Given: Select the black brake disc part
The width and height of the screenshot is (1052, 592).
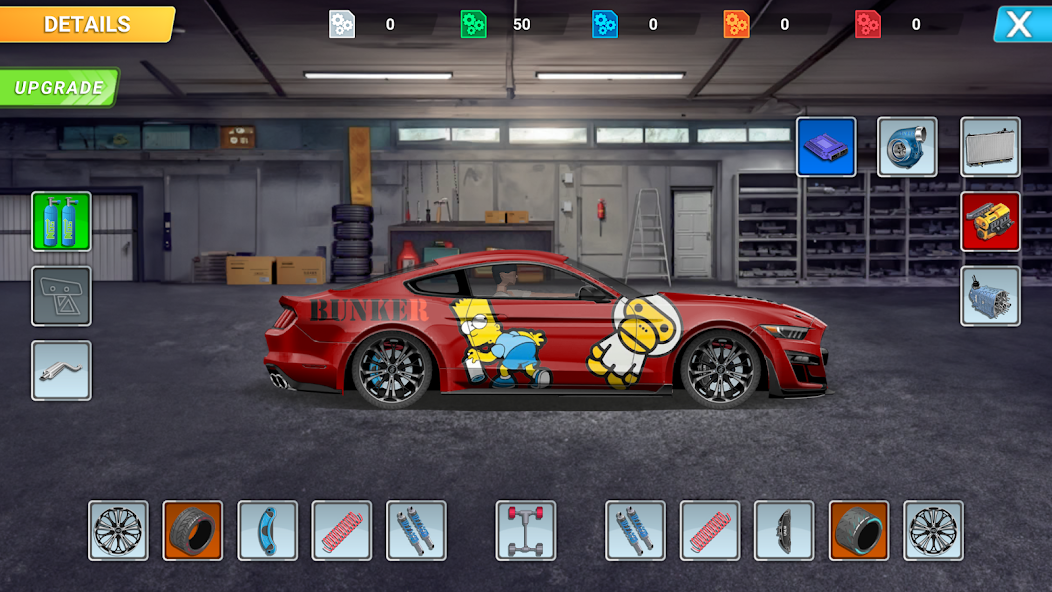Looking at the screenshot, I should pyautogui.click(x=783, y=530).
